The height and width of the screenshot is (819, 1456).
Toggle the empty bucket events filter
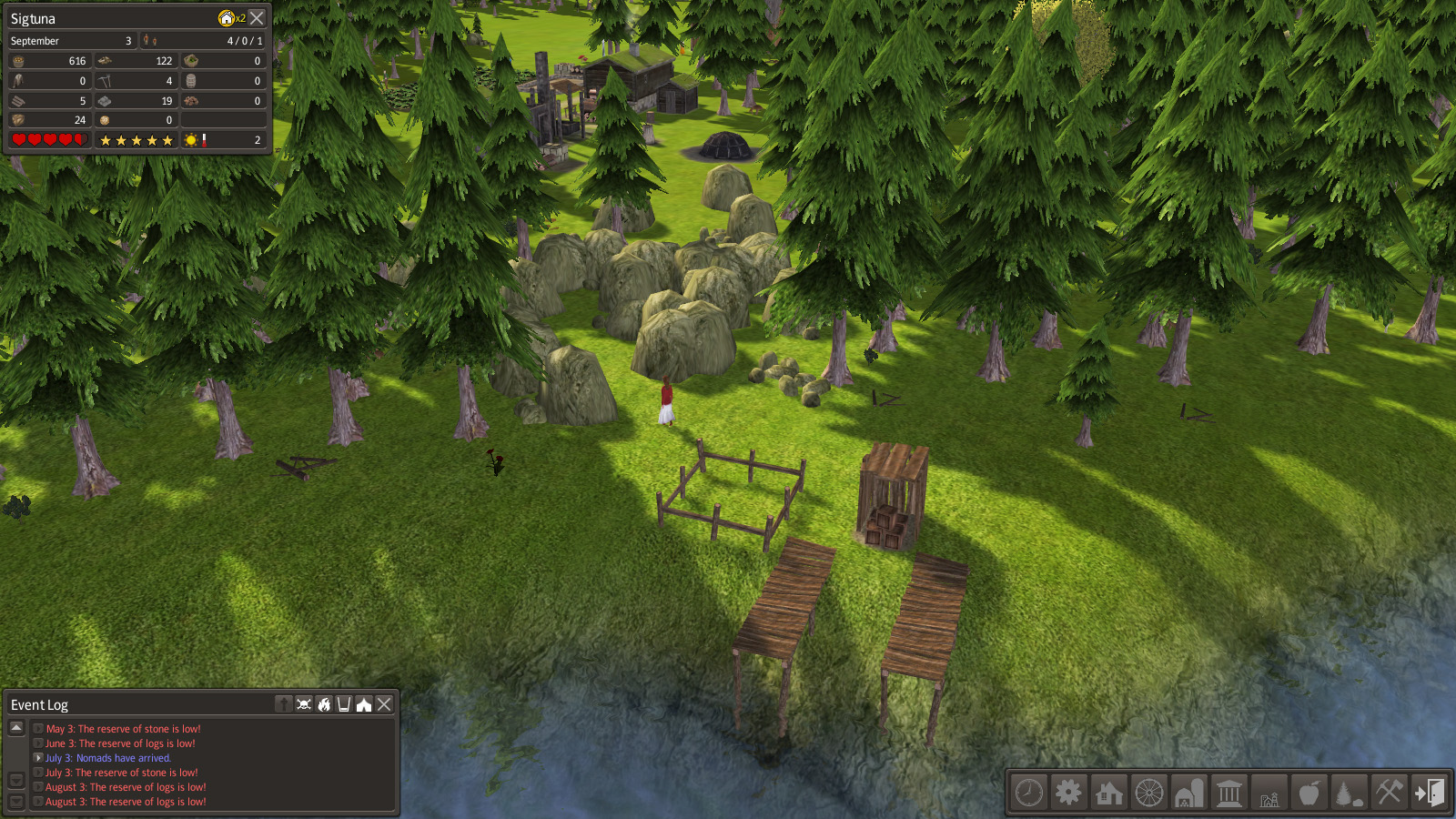pos(344,704)
